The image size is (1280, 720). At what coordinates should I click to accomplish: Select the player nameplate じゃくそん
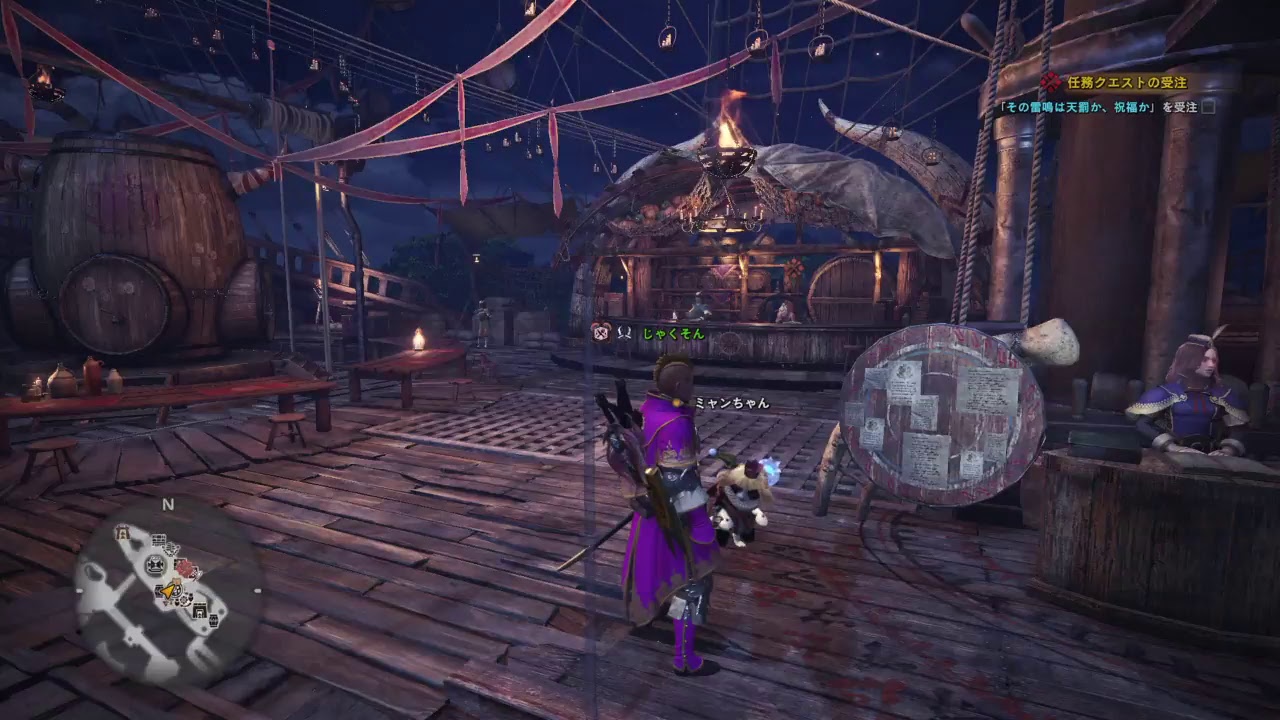coord(670,334)
